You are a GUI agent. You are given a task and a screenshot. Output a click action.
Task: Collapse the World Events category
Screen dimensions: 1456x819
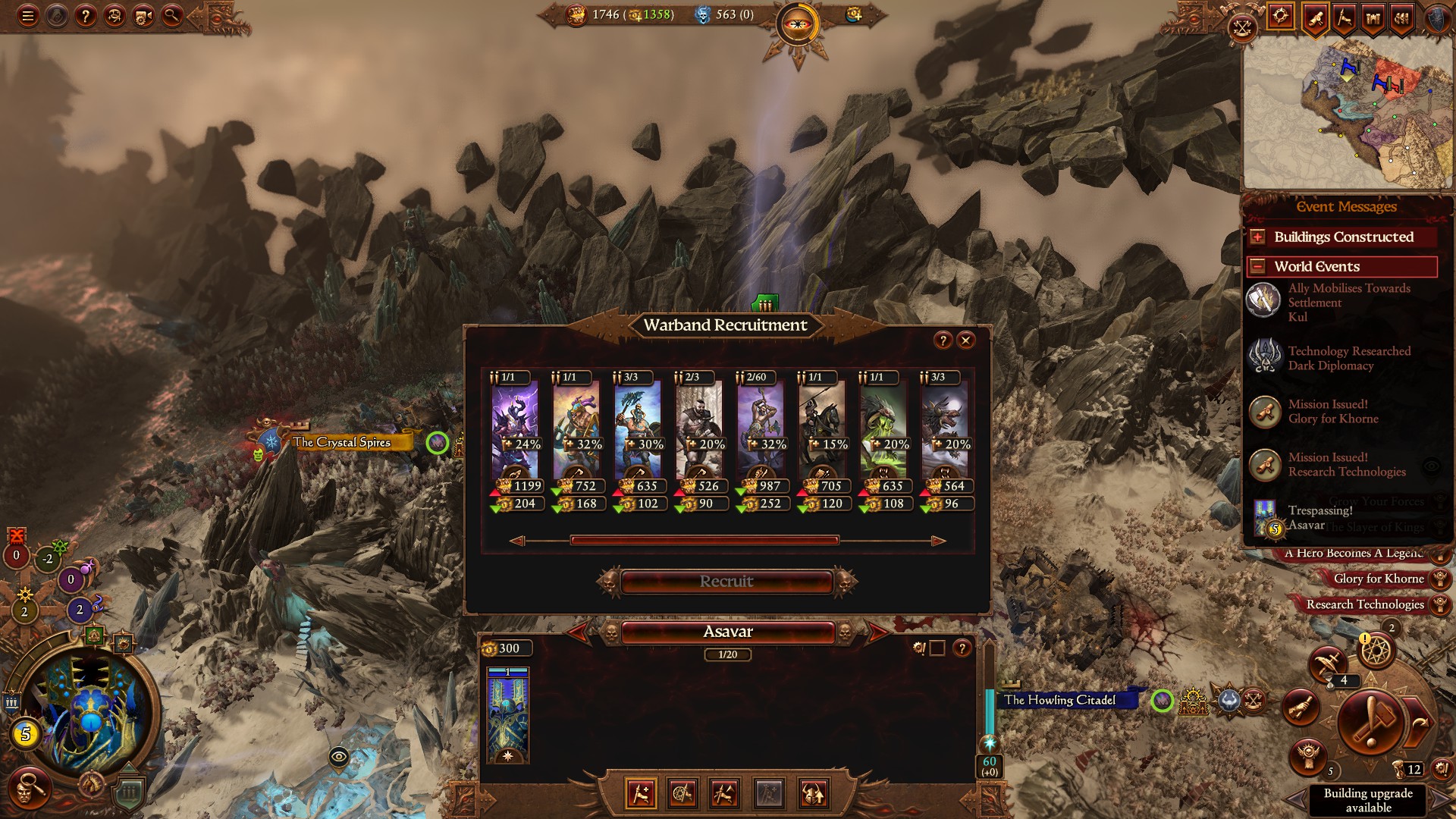[x=1258, y=267]
